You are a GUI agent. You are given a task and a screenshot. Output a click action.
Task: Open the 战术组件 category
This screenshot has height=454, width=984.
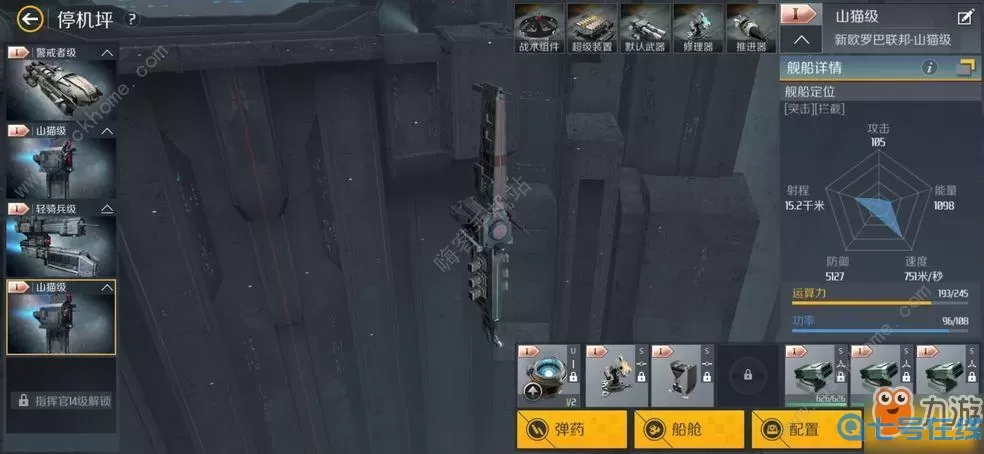tap(537, 26)
